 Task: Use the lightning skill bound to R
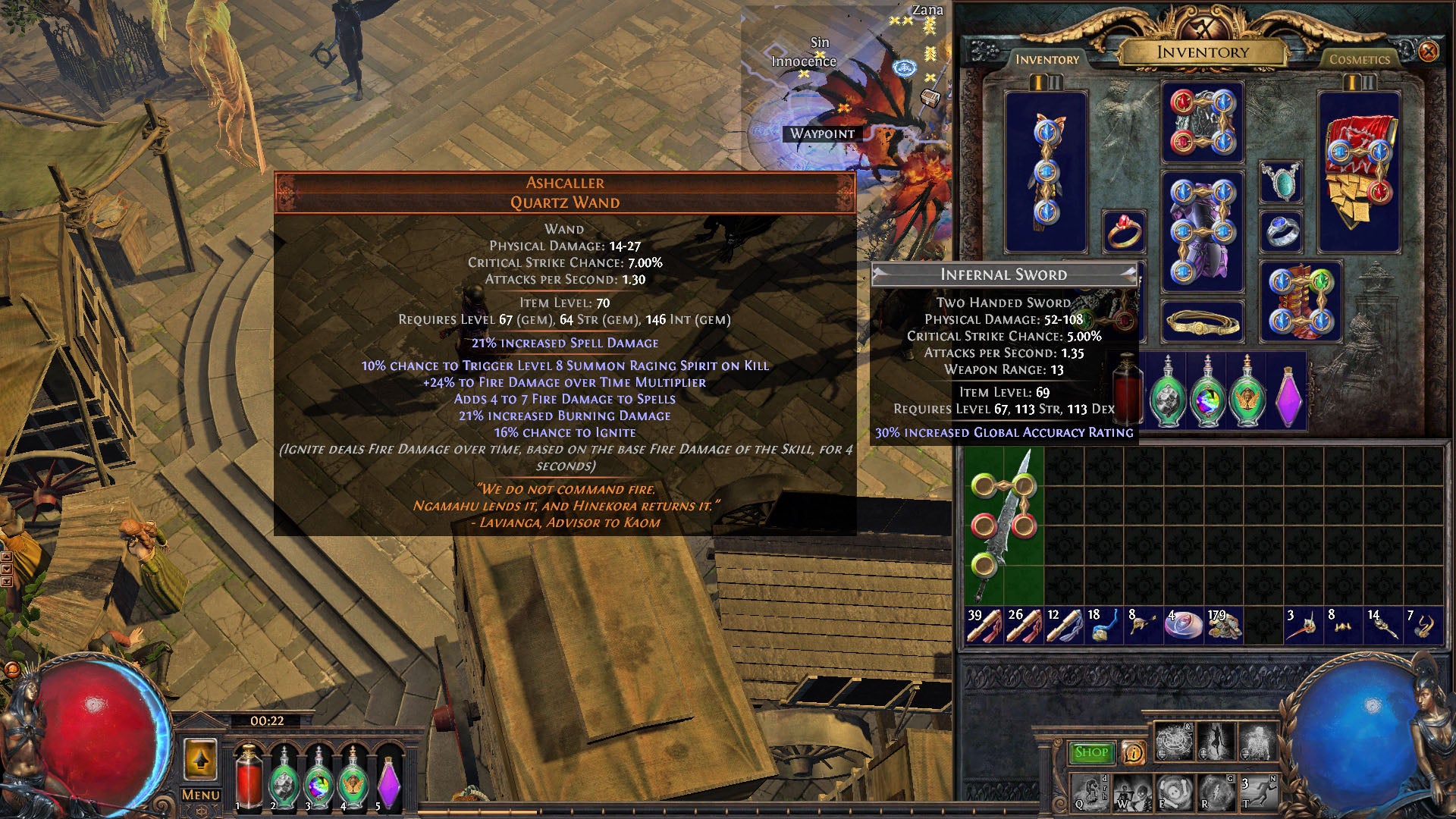pos(1217,792)
